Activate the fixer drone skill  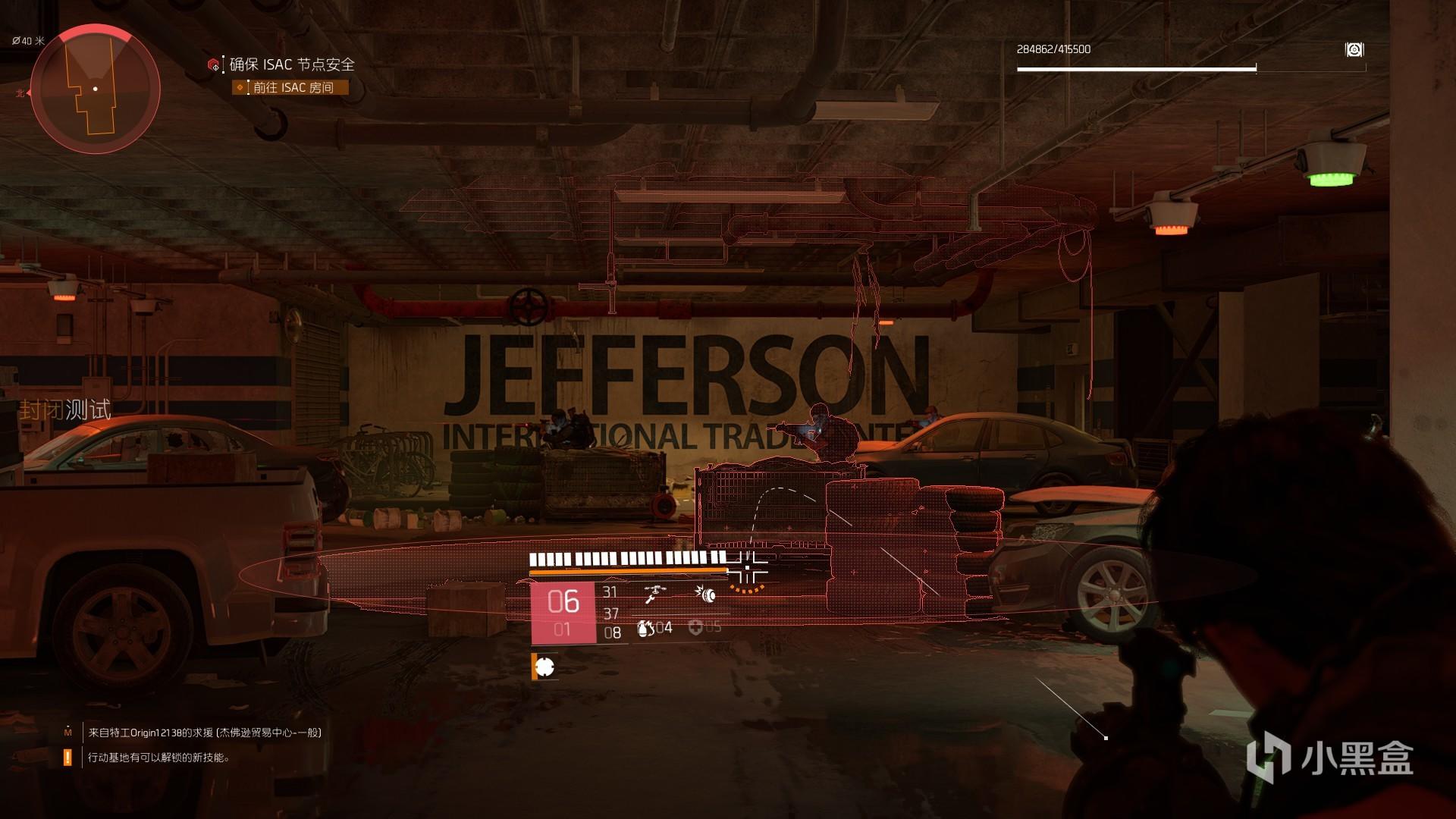(653, 594)
